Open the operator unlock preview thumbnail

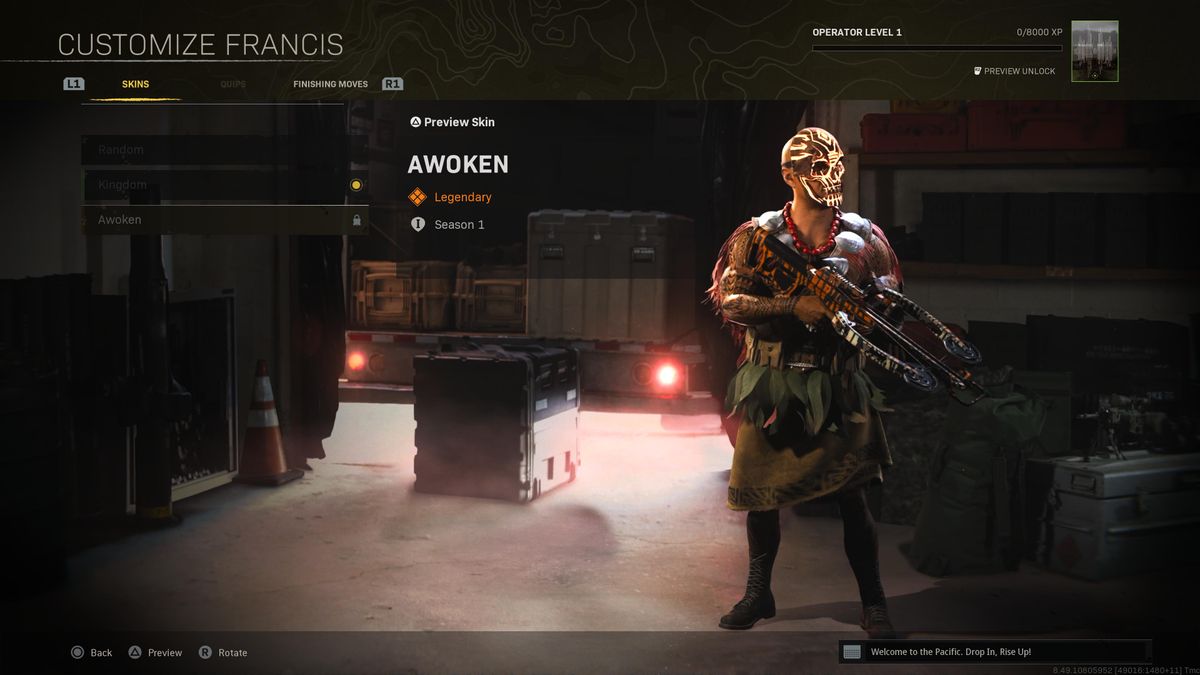point(1094,51)
